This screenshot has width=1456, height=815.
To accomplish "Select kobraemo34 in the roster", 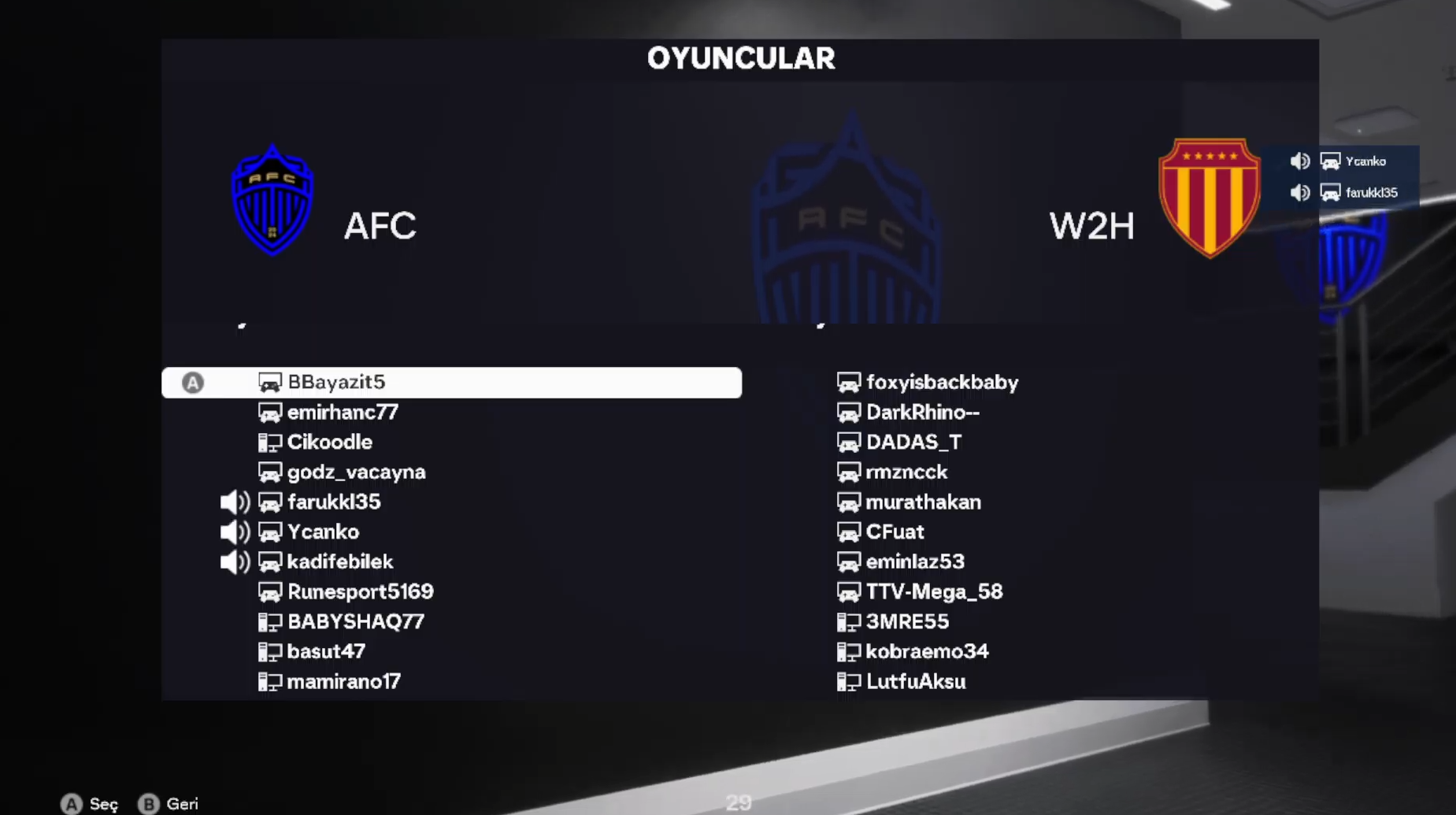I will click(x=927, y=652).
